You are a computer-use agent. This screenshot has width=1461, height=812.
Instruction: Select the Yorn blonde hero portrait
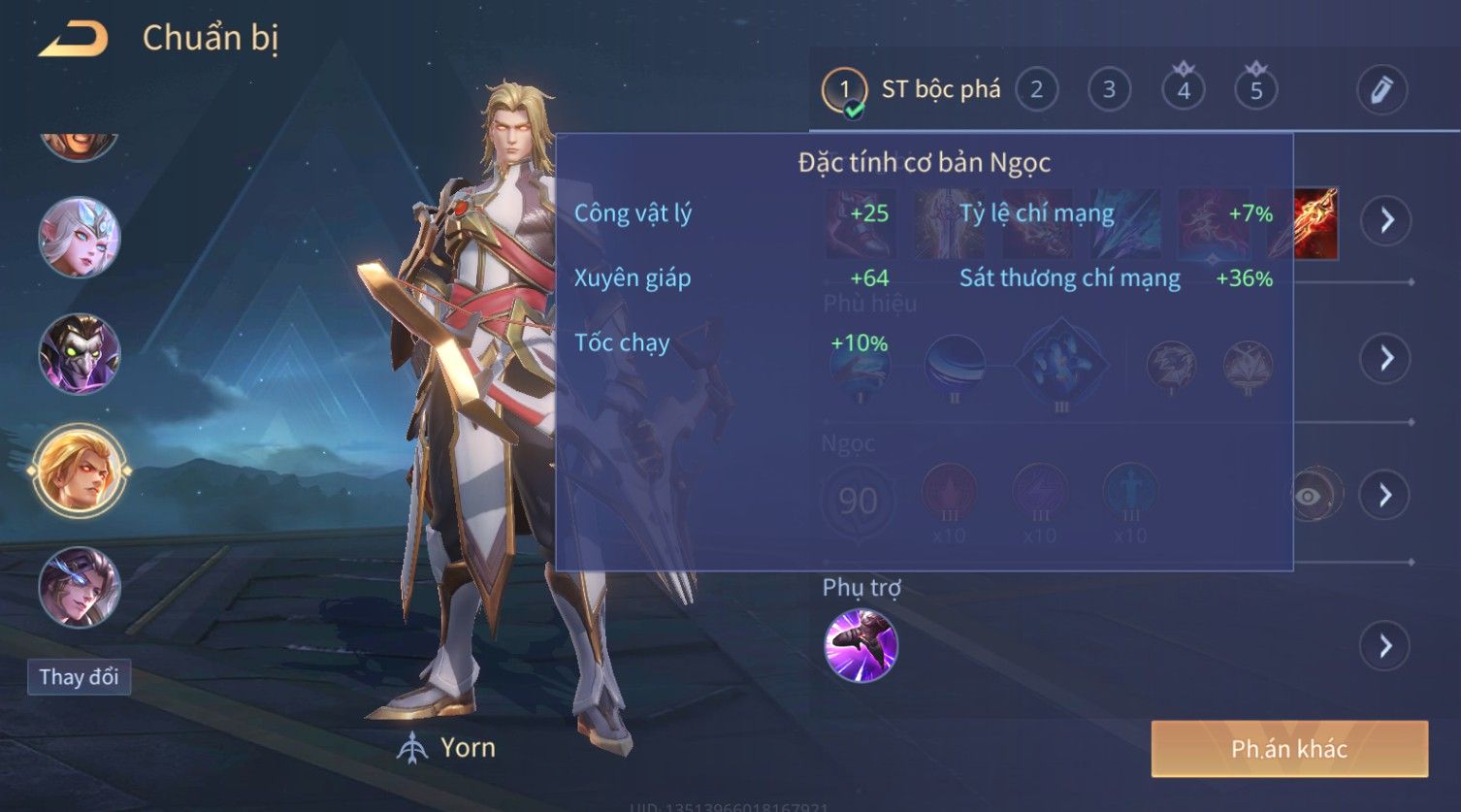pos(80,471)
